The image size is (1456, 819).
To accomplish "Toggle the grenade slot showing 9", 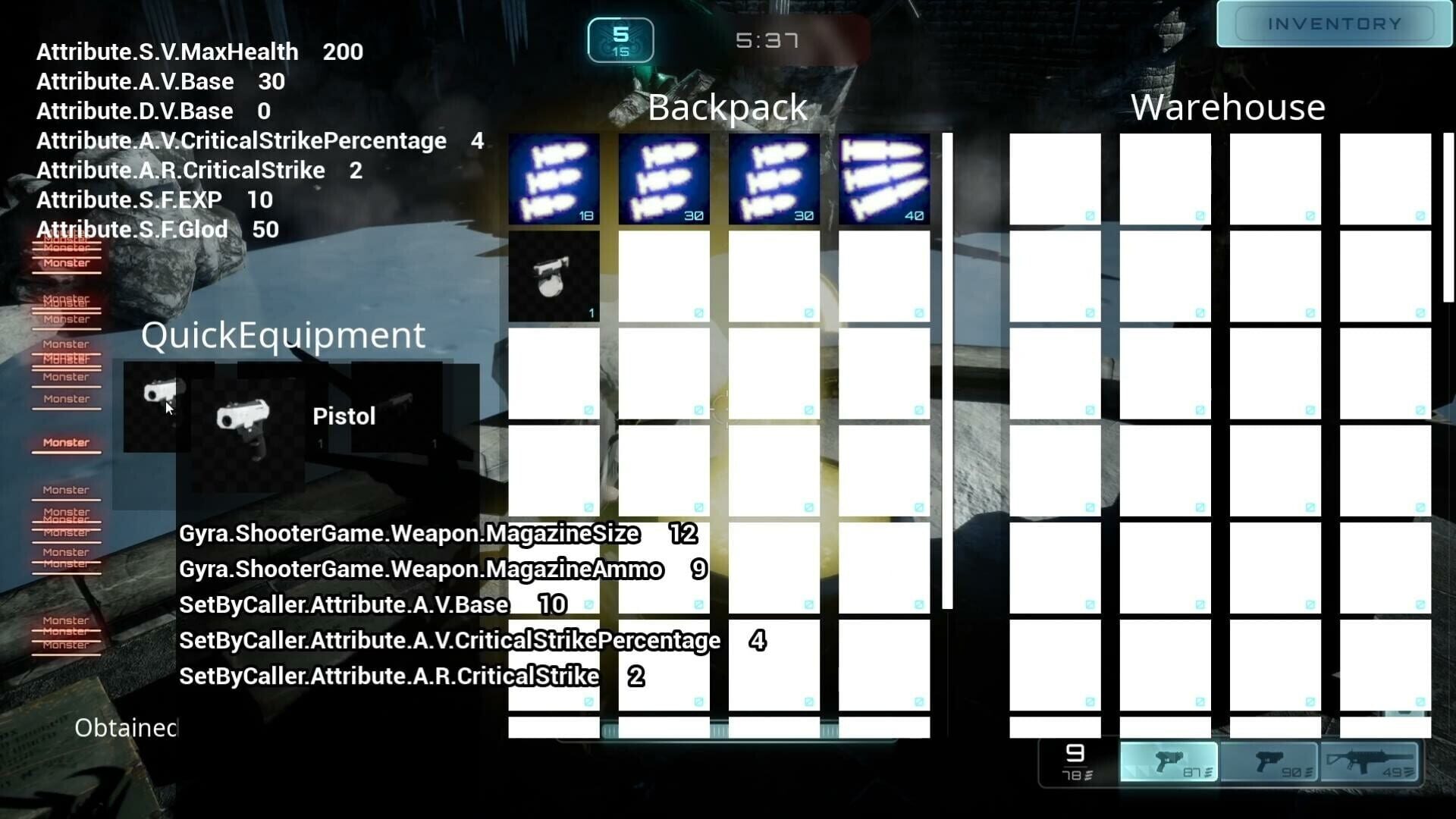I will (1073, 762).
